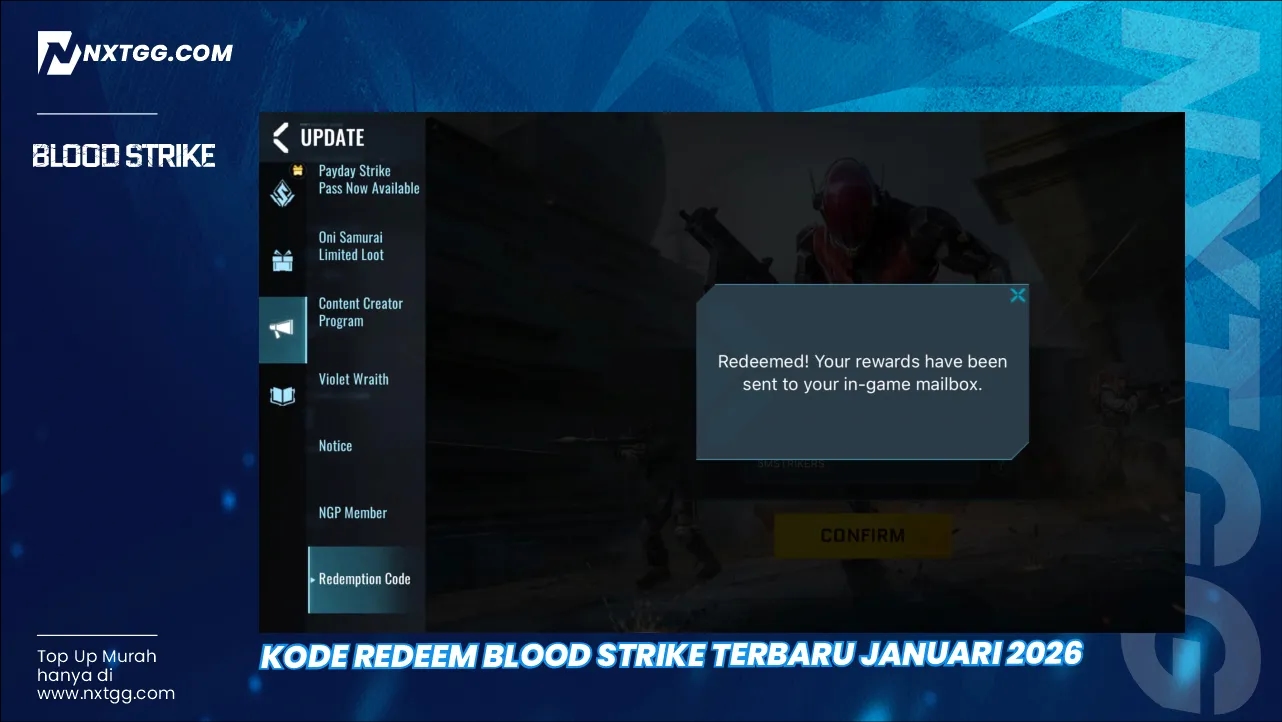Click the gift box icon beside Oni Samurai
Screen dimensions: 1282x722
[x=283, y=256]
